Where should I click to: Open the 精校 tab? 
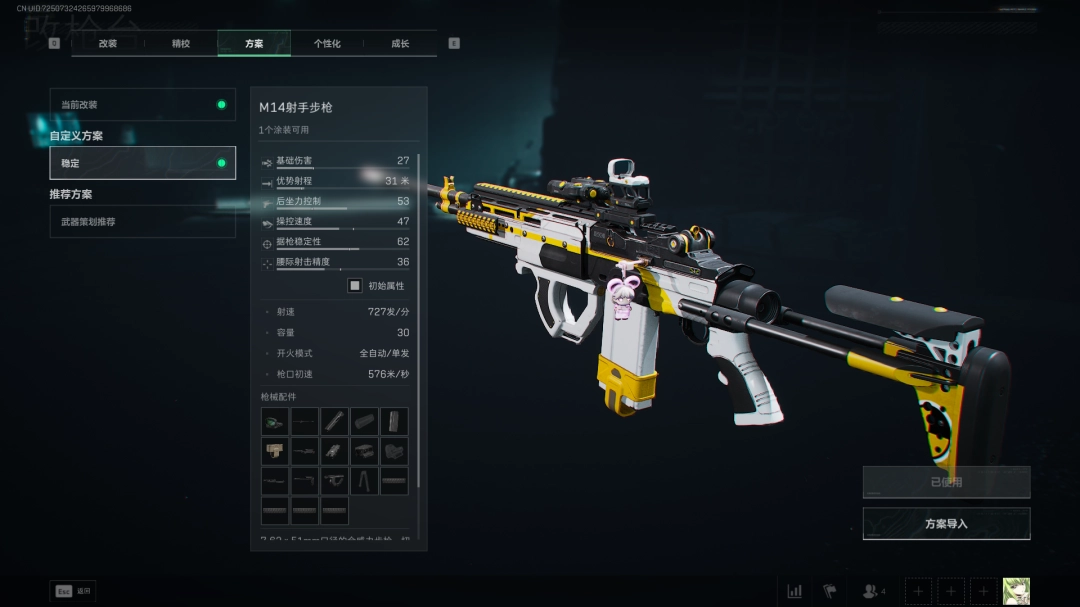(x=181, y=44)
